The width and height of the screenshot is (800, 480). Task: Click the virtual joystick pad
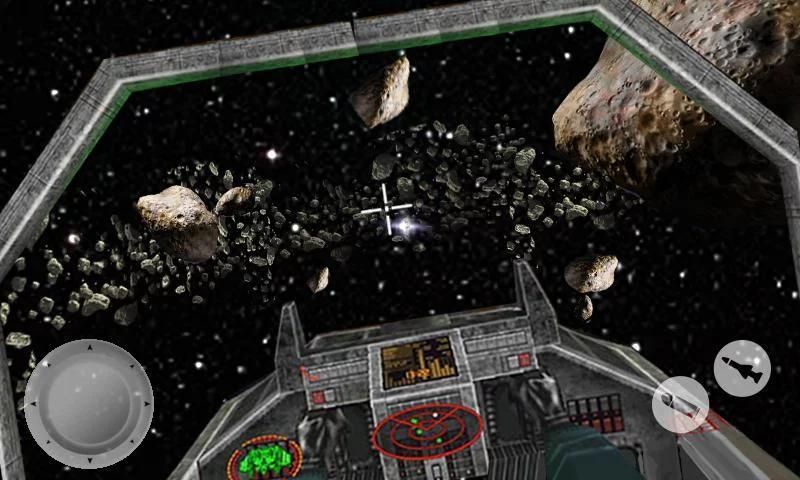coord(88,403)
